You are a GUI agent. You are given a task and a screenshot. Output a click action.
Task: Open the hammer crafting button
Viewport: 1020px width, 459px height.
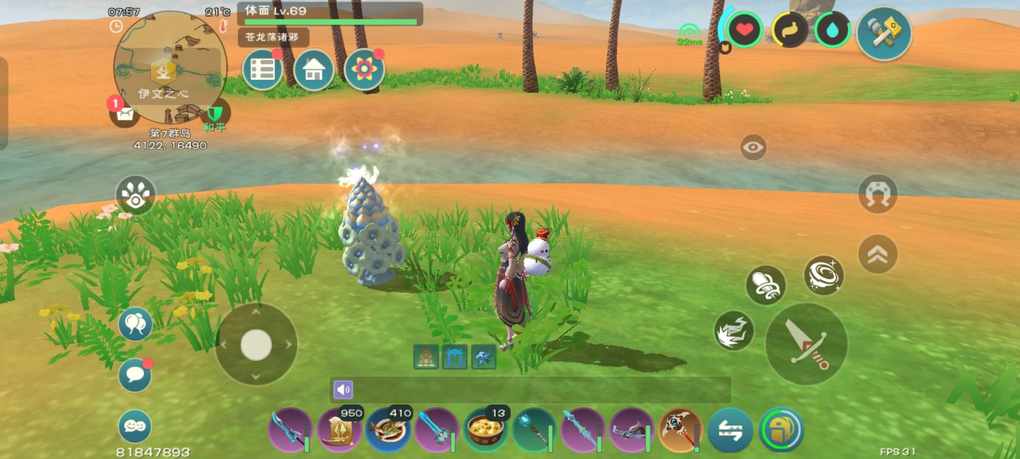click(x=884, y=35)
